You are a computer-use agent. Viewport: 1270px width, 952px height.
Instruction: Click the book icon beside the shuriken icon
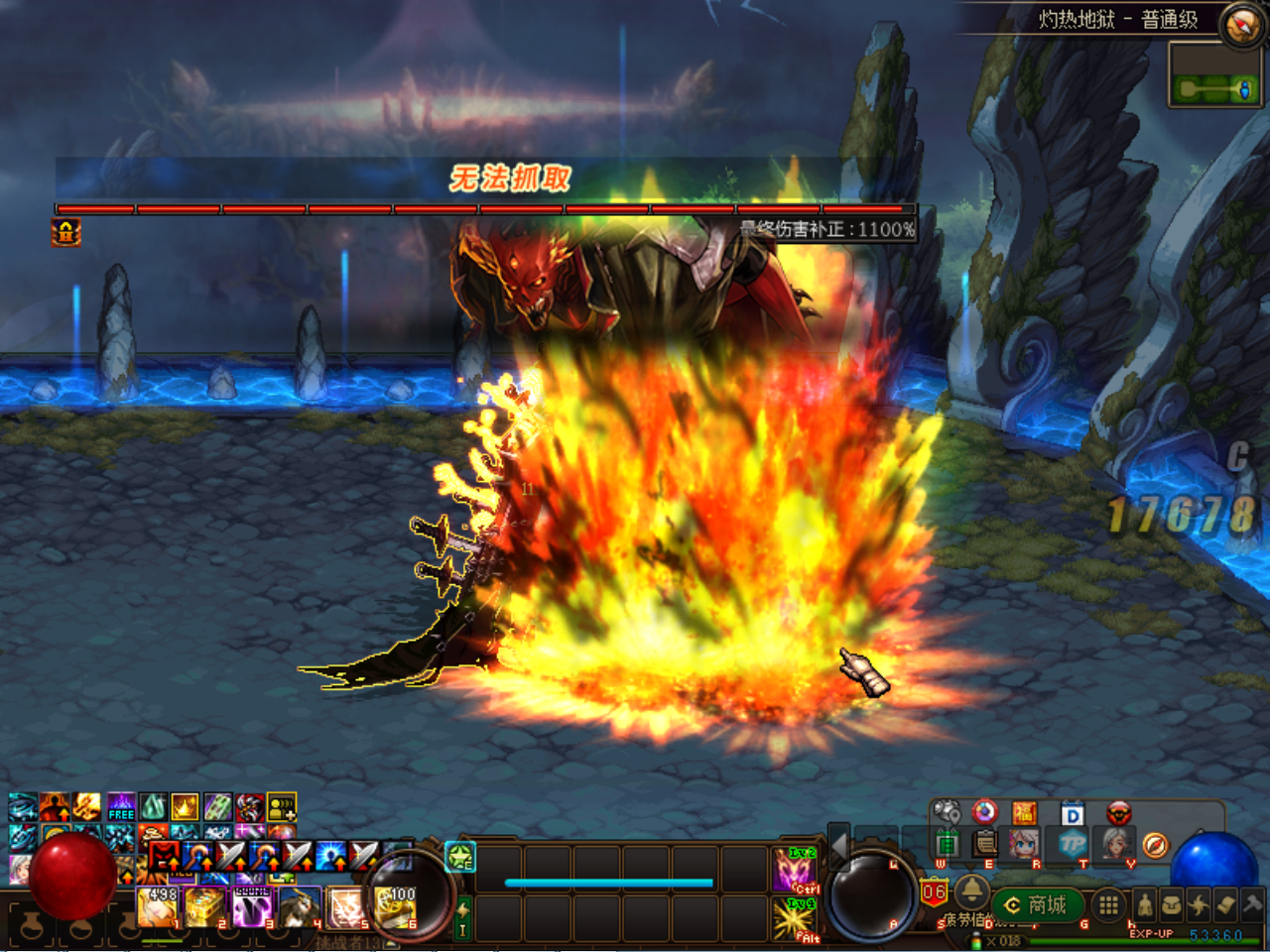(x=1227, y=904)
